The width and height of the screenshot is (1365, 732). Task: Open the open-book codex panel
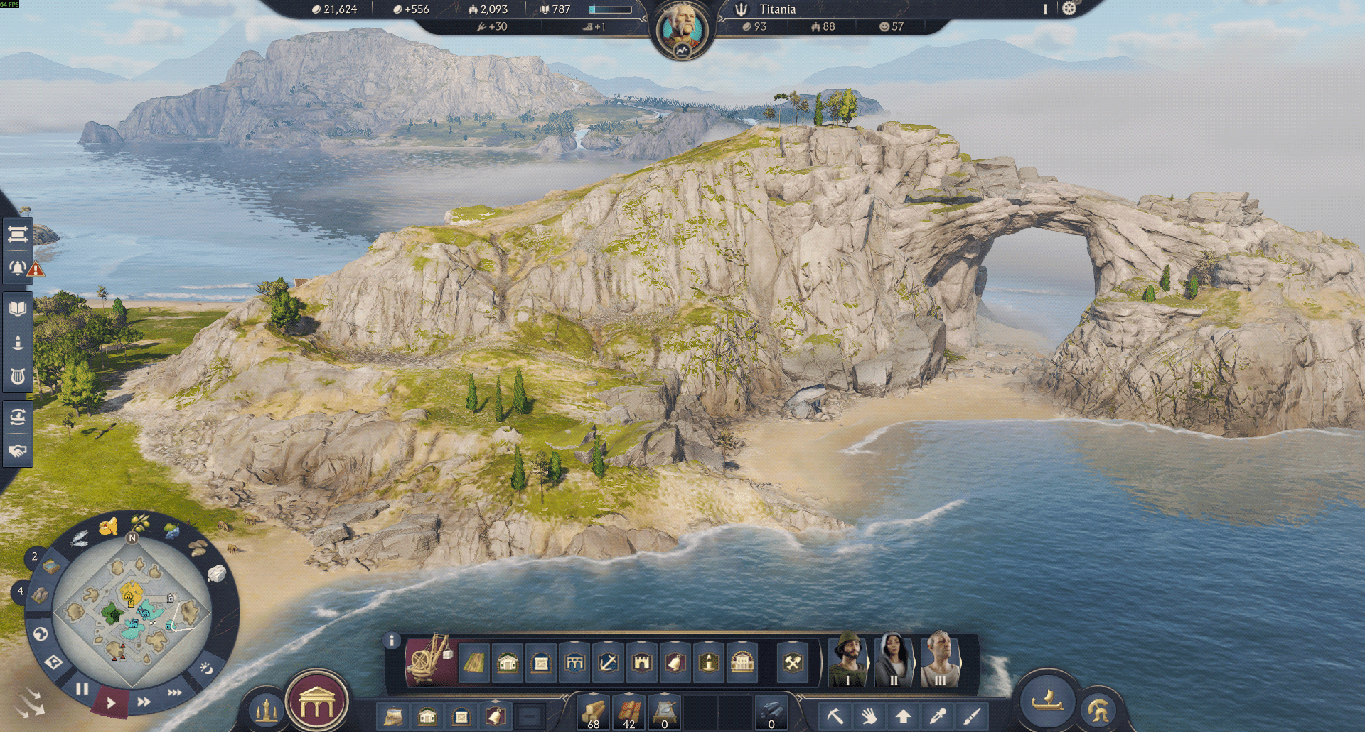(18, 309)
